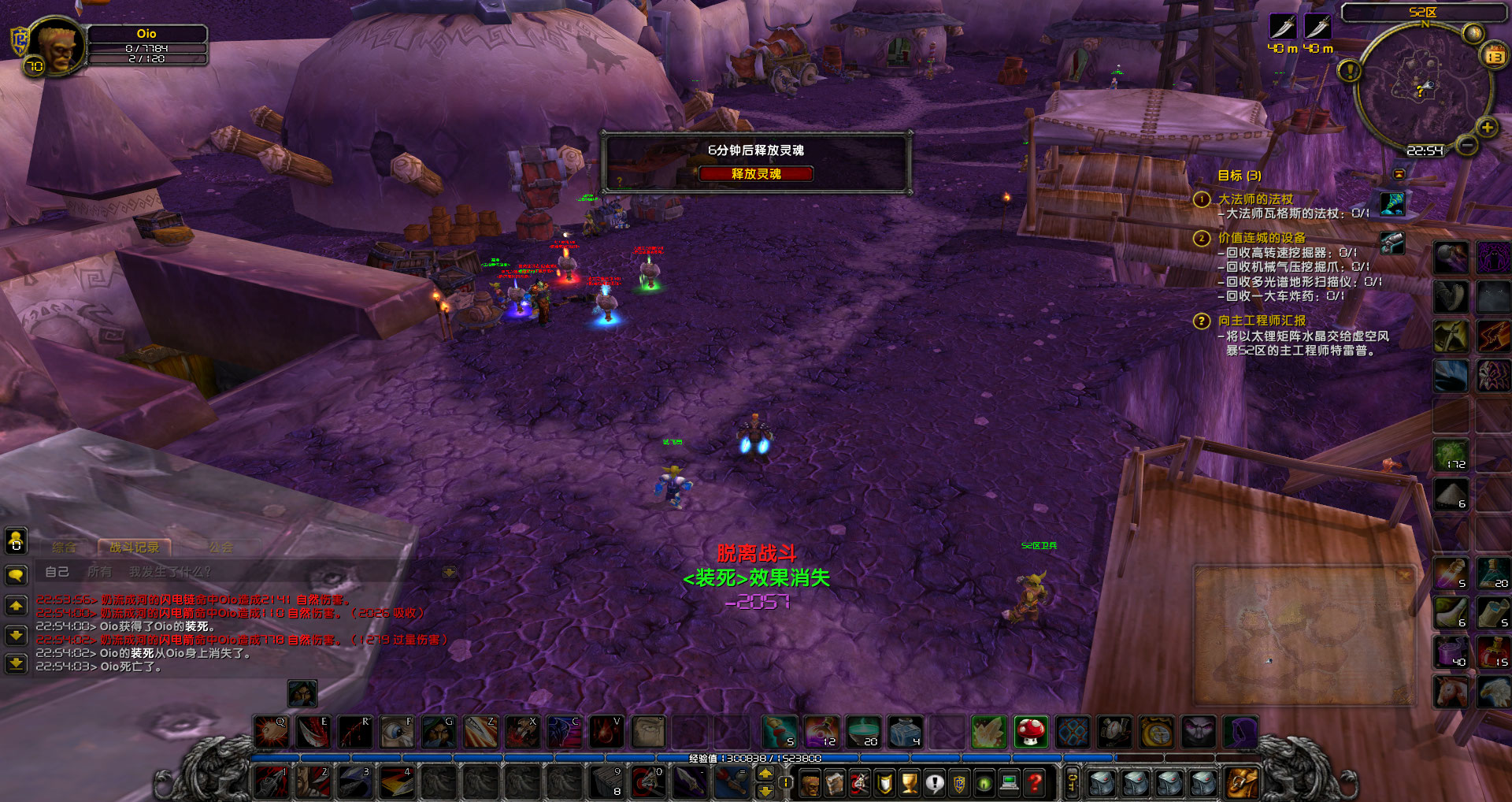This screenshot has width=1512, height=802.
Task: Open the gold trophy achievements button
Action: pyautogui.click(x=910, y=783)
